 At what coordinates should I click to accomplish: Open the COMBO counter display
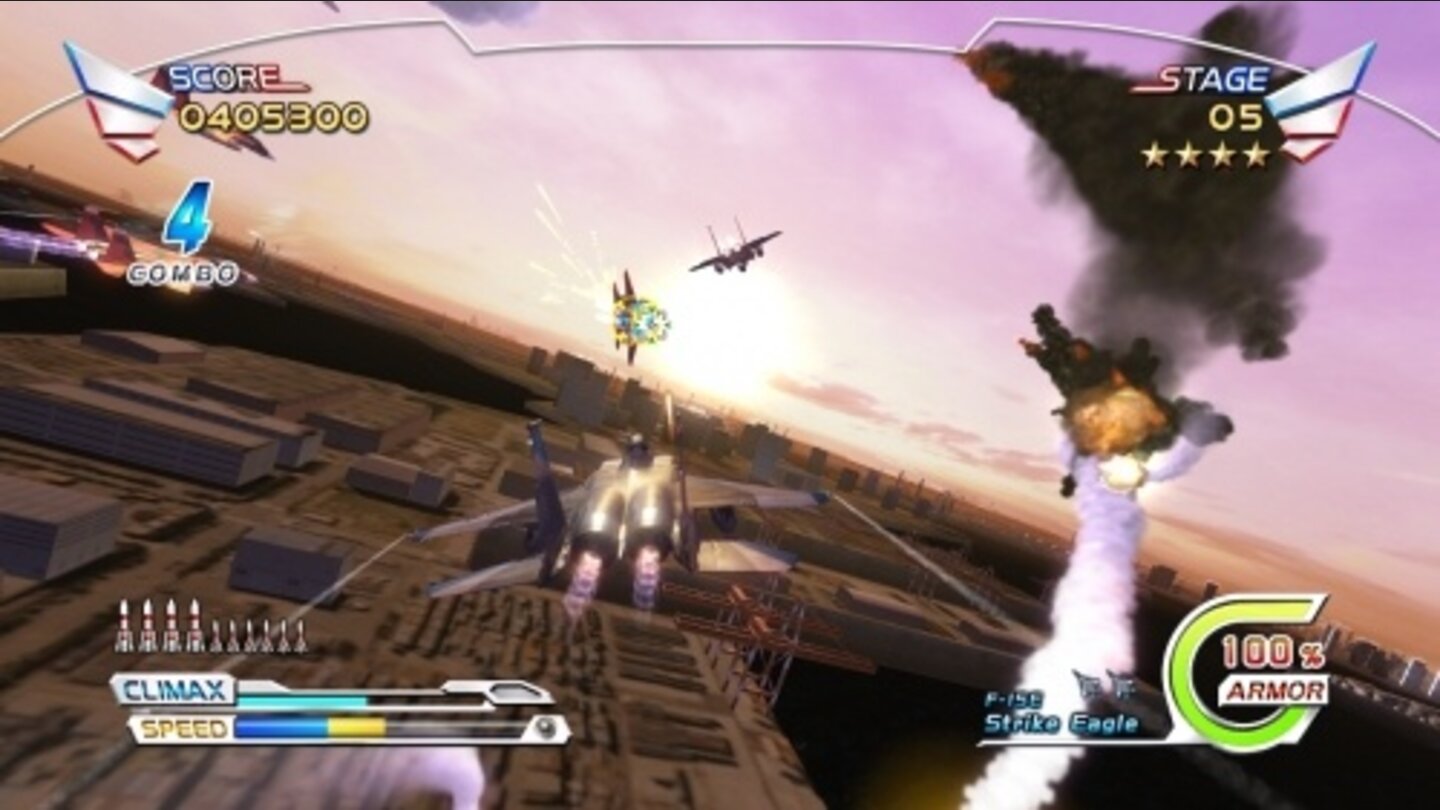(x=186, y=240)
